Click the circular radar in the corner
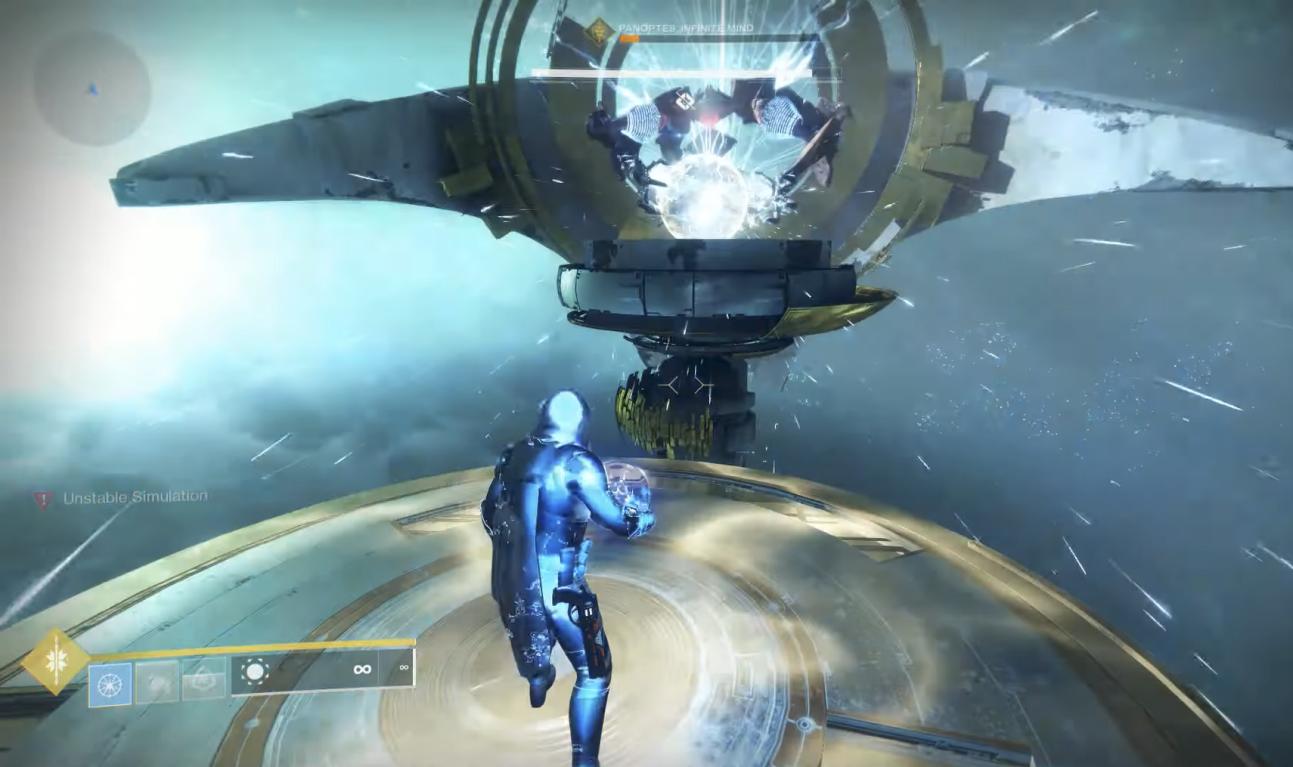 [x=92, y=87]
